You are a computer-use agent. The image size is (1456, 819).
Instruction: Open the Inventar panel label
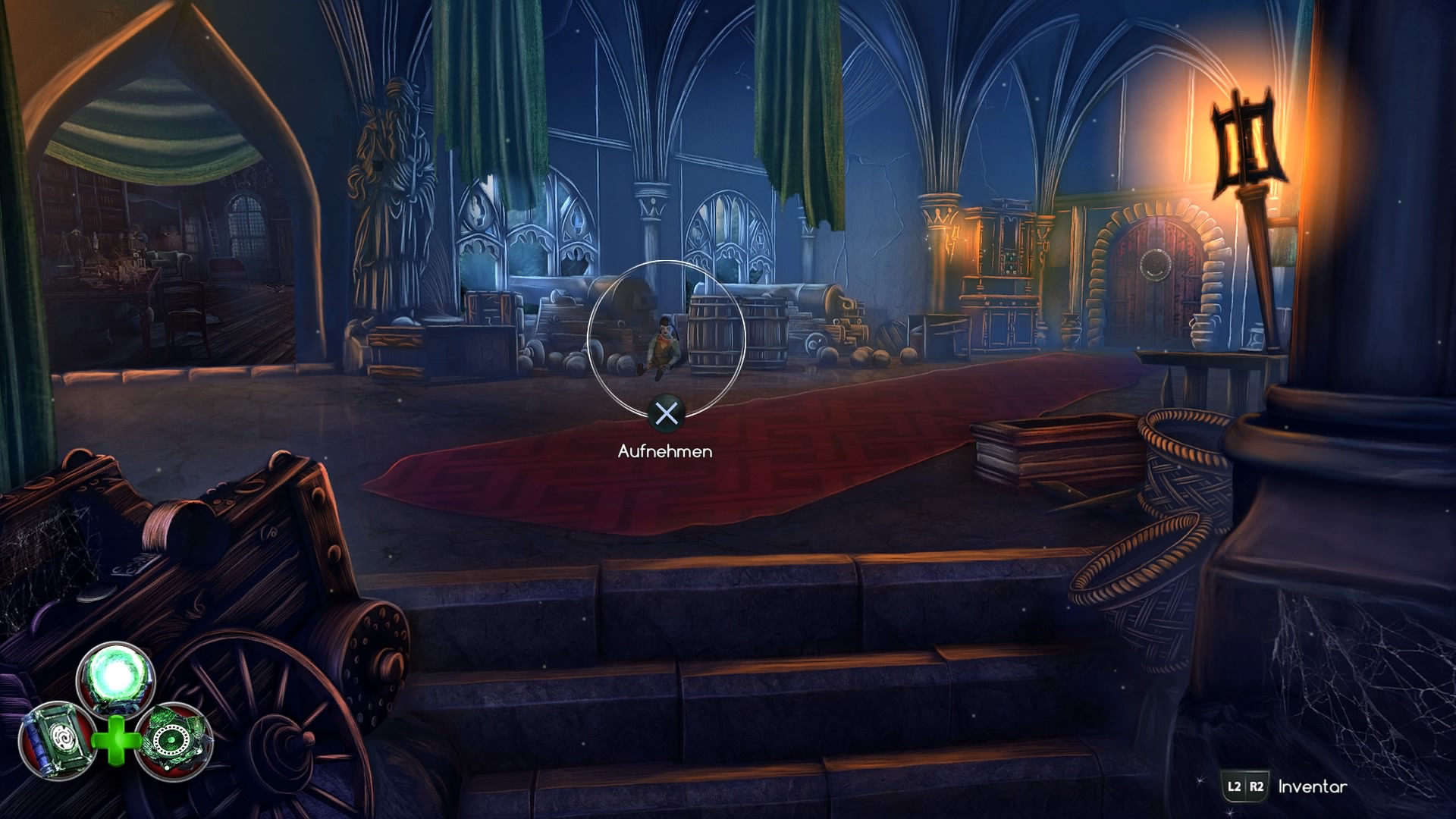click(x=1312, y=786)
